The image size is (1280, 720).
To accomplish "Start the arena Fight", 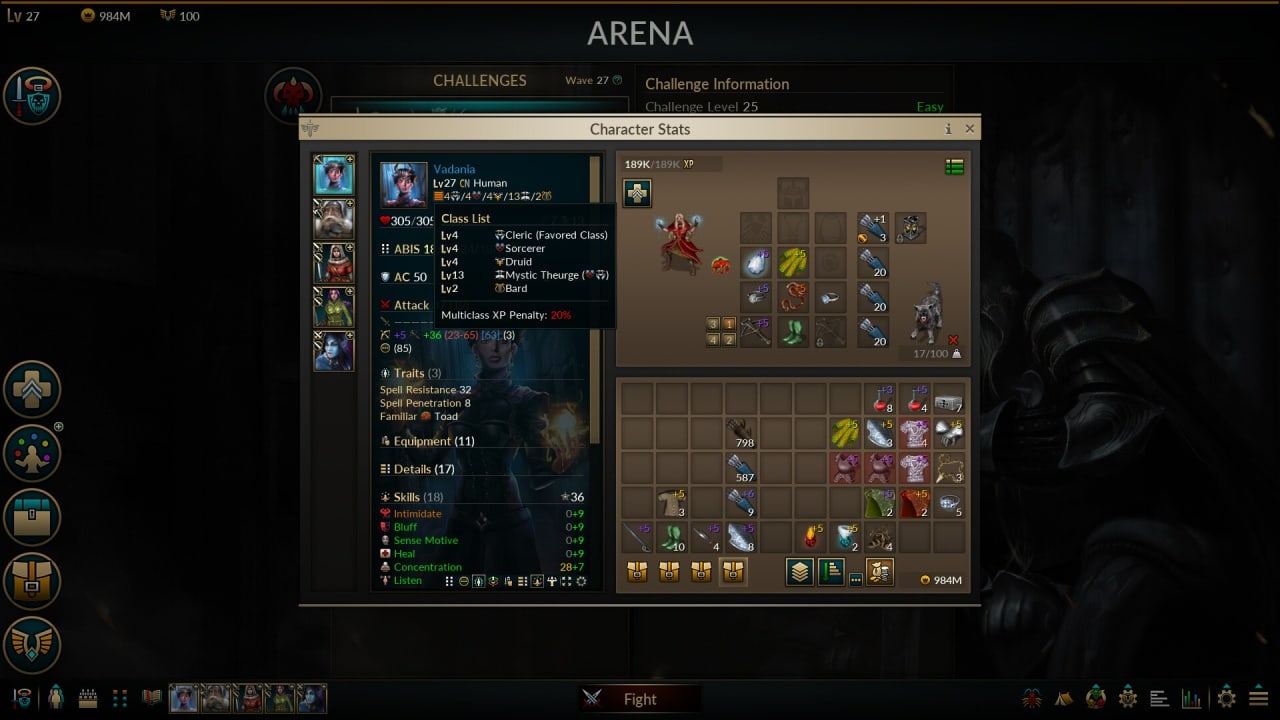I will pyautogui.click(x=639, y=699).
